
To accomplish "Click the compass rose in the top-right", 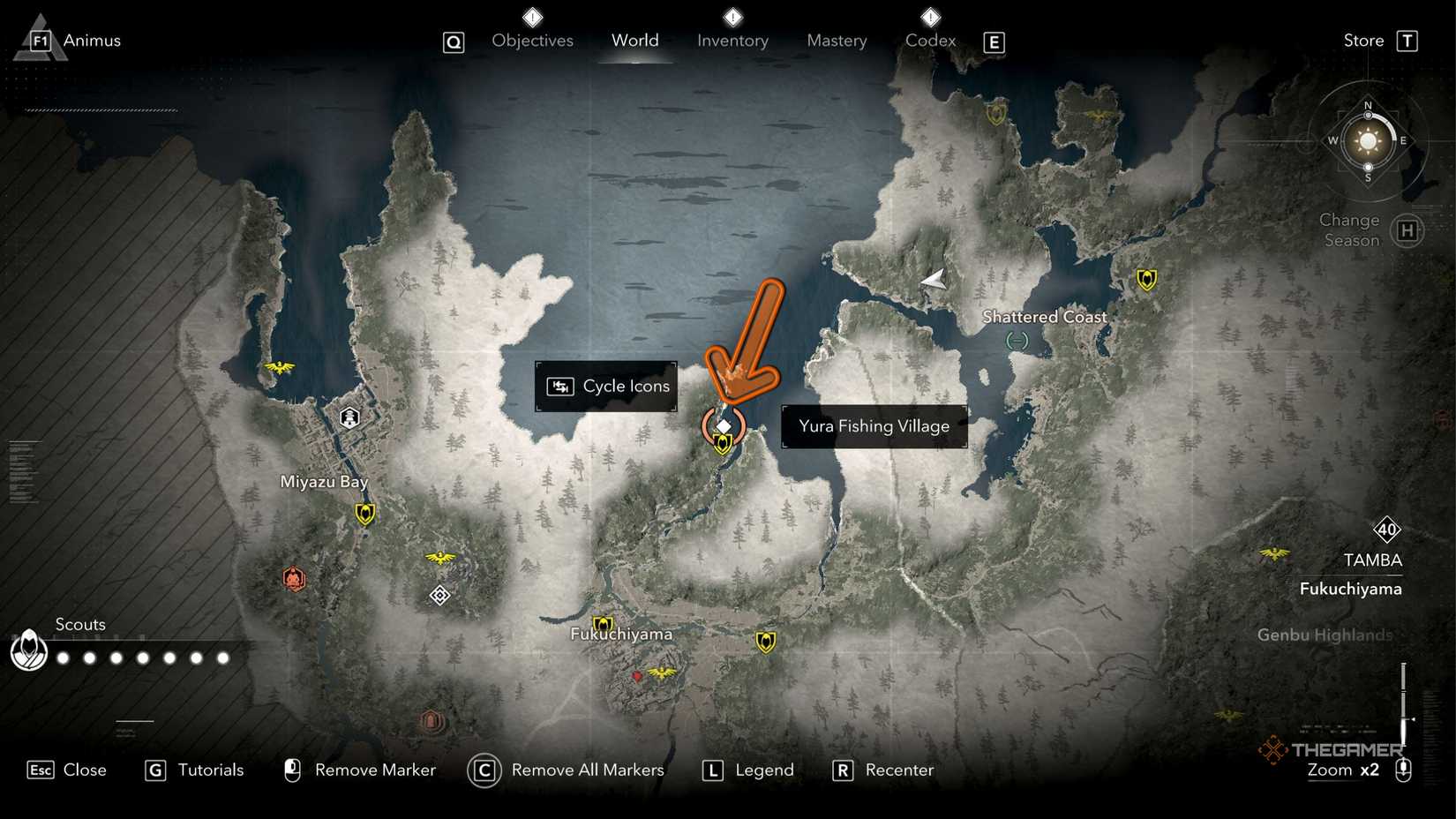I will click(1366, 141).
